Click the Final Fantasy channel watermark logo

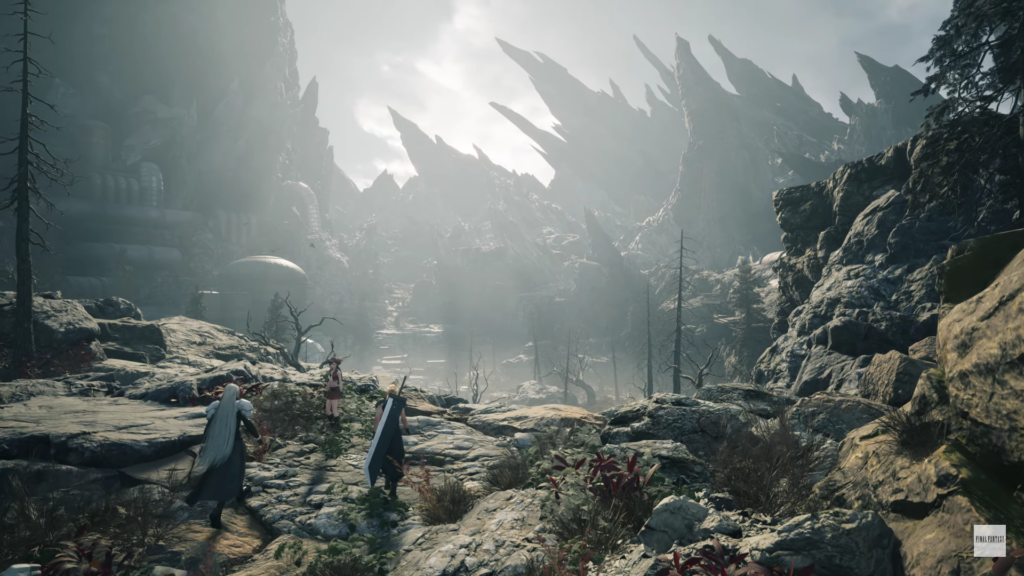pyautogui.click(x=989, y=540)
